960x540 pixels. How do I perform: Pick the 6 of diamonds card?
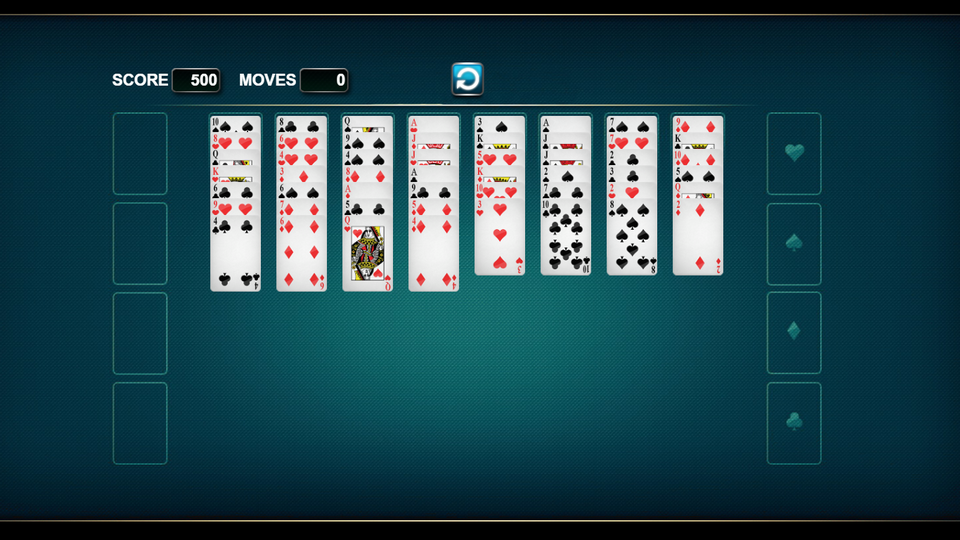coord(301,255)
